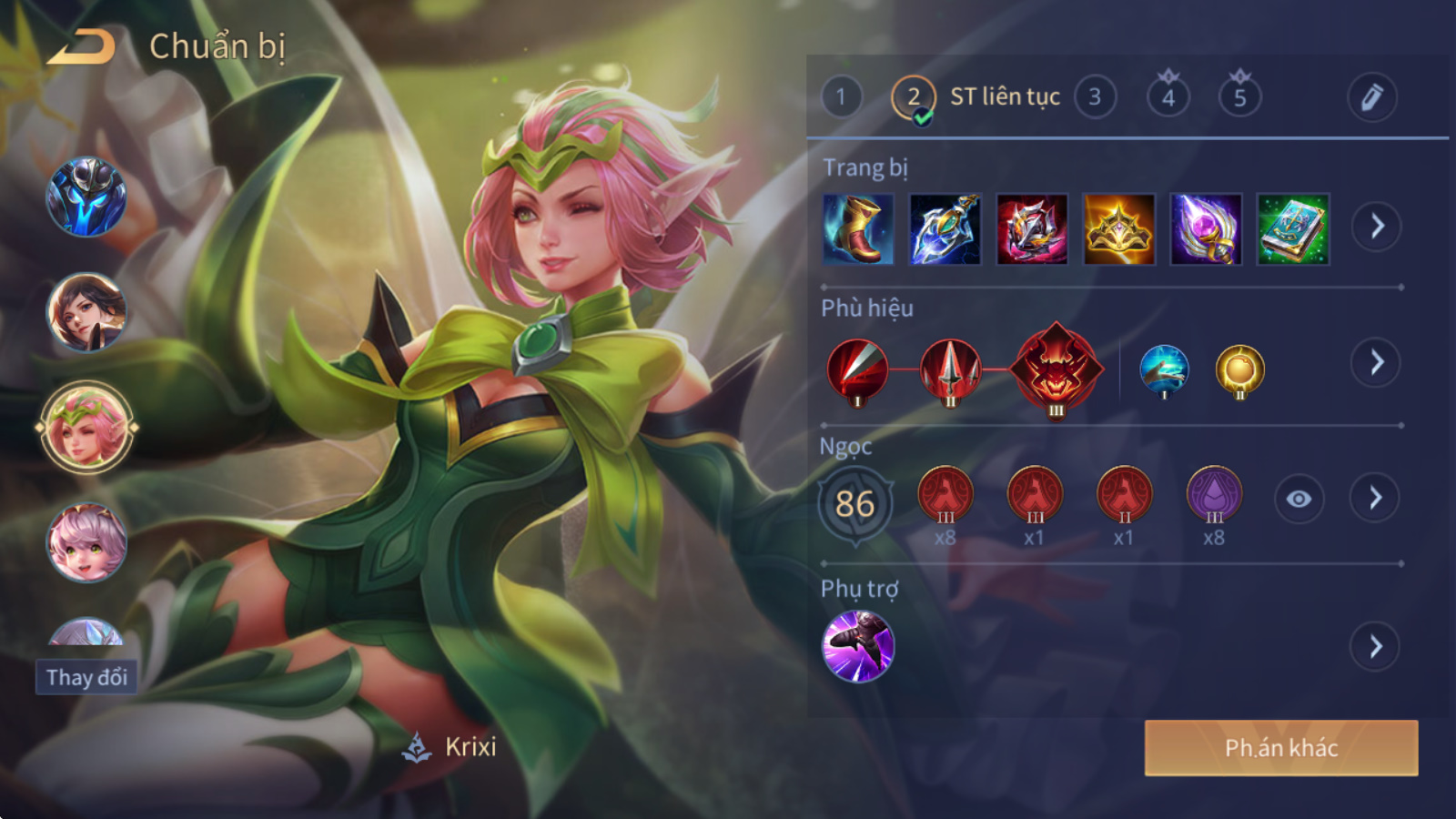This screenshot has height=819, width=1456.
Task: Switch to loadout preset 1
Action: [x=841, y=96]
